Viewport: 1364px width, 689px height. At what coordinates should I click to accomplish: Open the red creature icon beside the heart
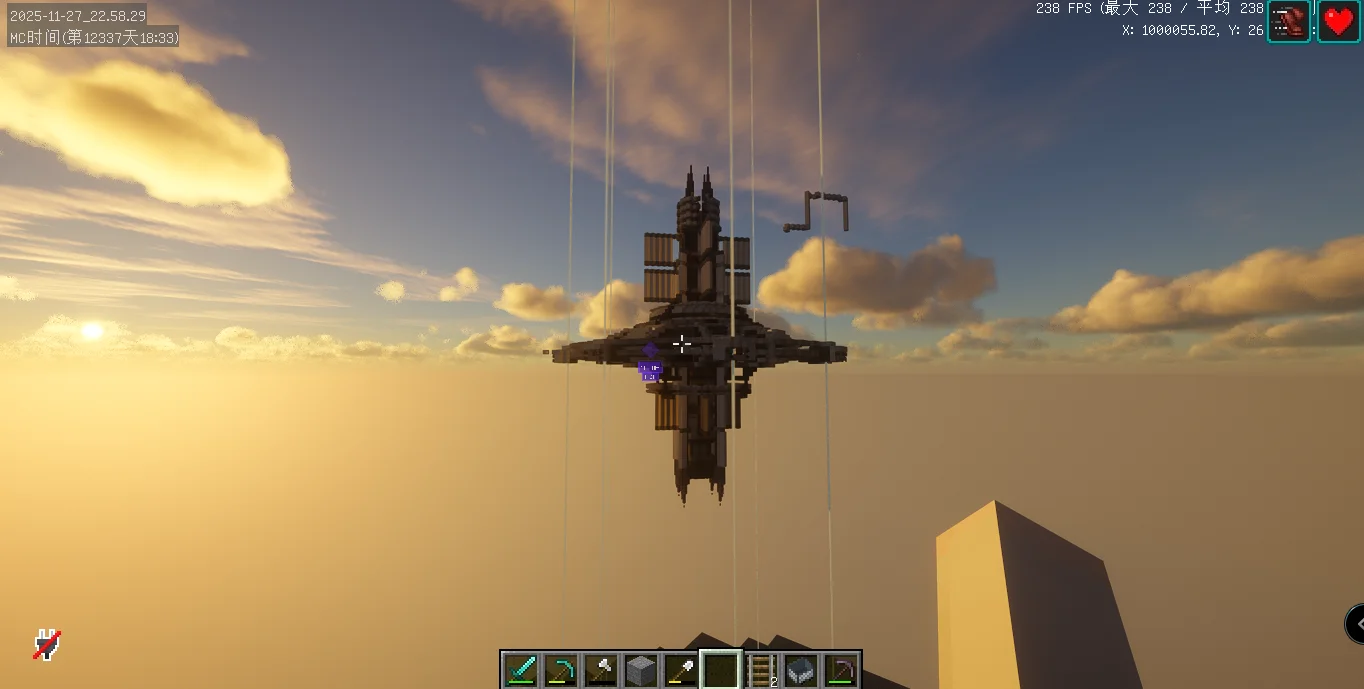click(x=1289, y=21)
